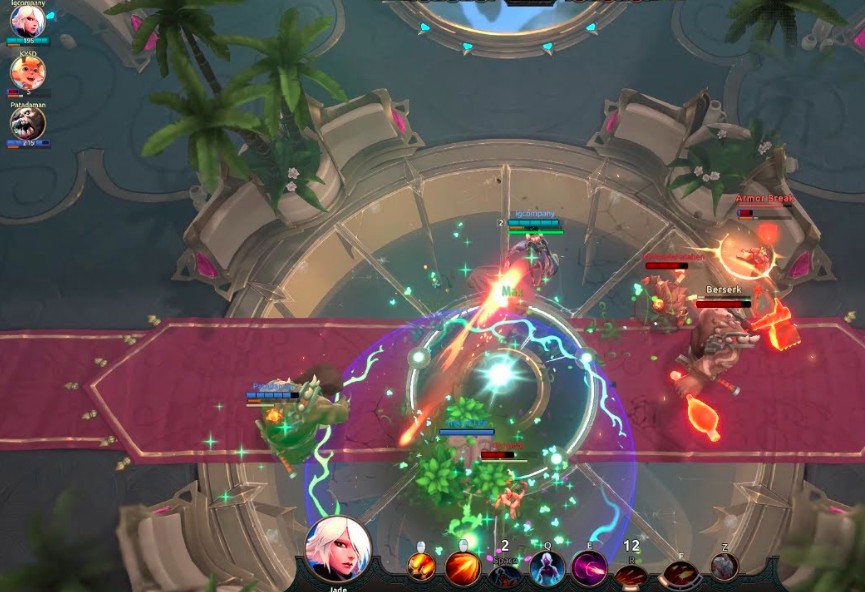The image size is (865, 592).
Task: Choose teammate Patadaman's portrait
Action: pyautogui.click(x=27, y=122)
